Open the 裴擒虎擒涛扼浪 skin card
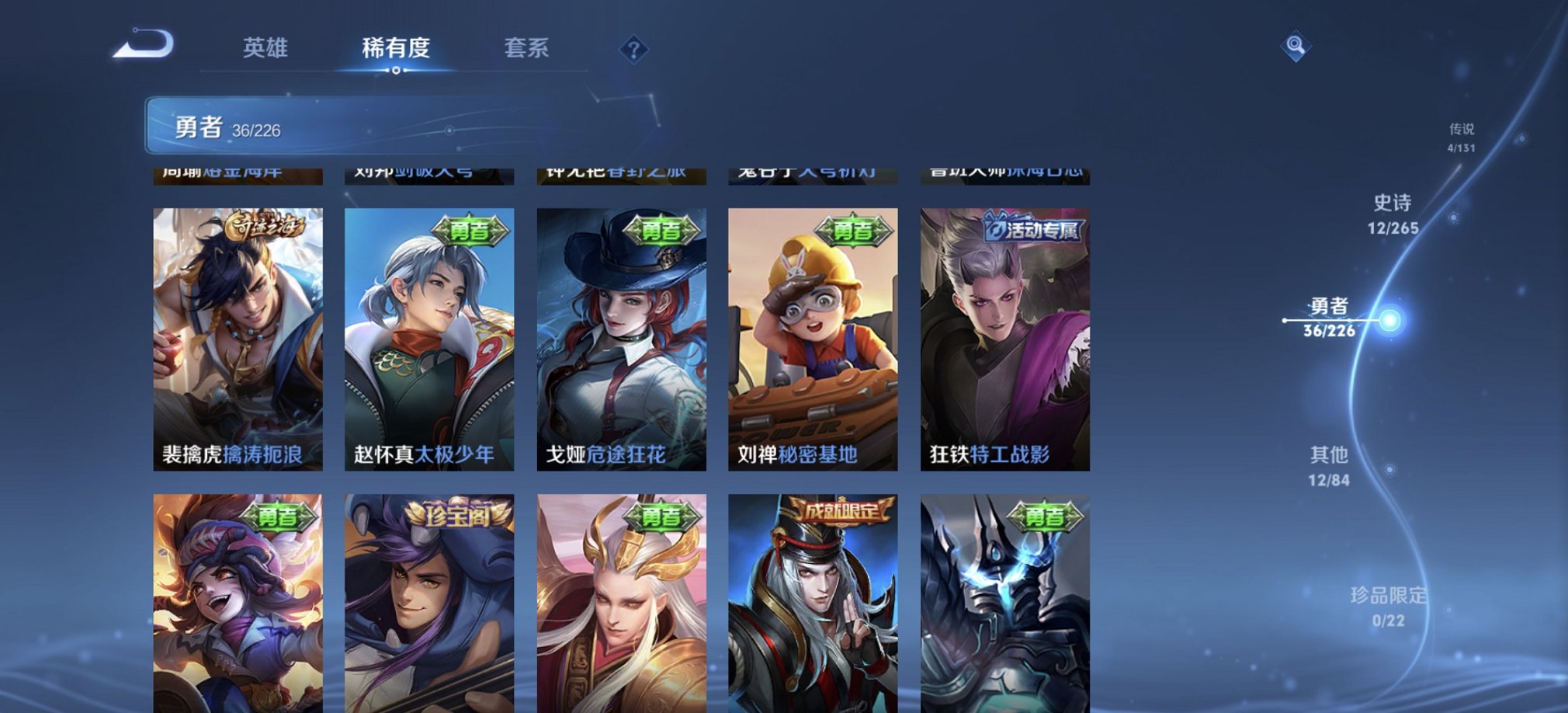The height and width of the screenshot is (713, 1568). tap(238, 334)
